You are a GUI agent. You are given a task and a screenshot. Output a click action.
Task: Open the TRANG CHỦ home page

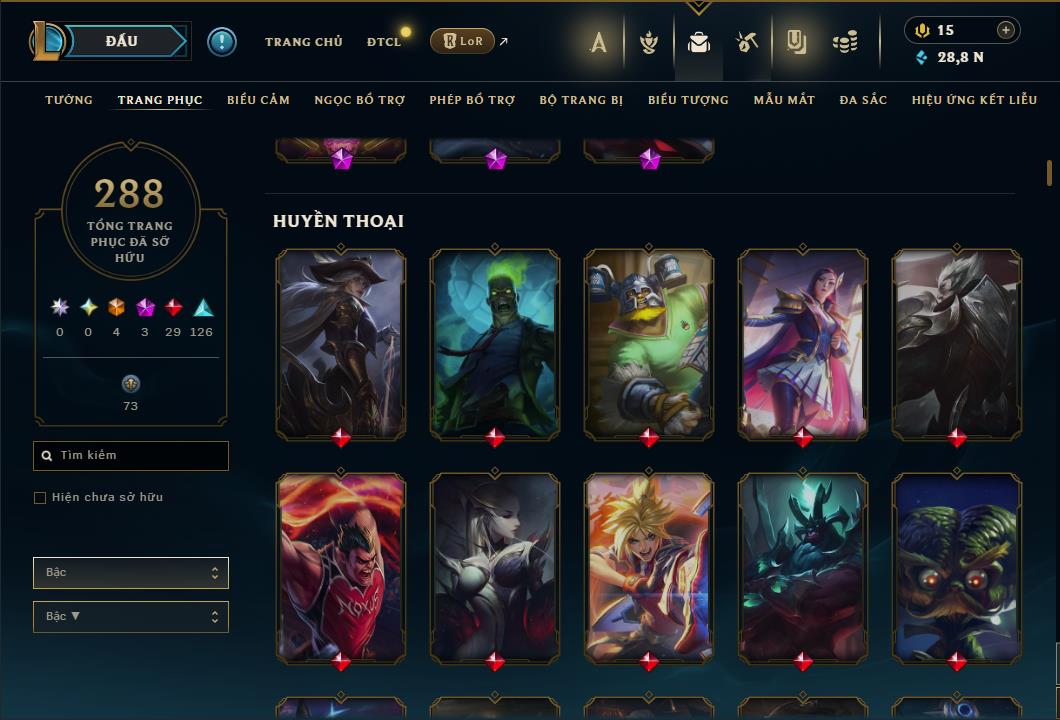tap(303, 42)
